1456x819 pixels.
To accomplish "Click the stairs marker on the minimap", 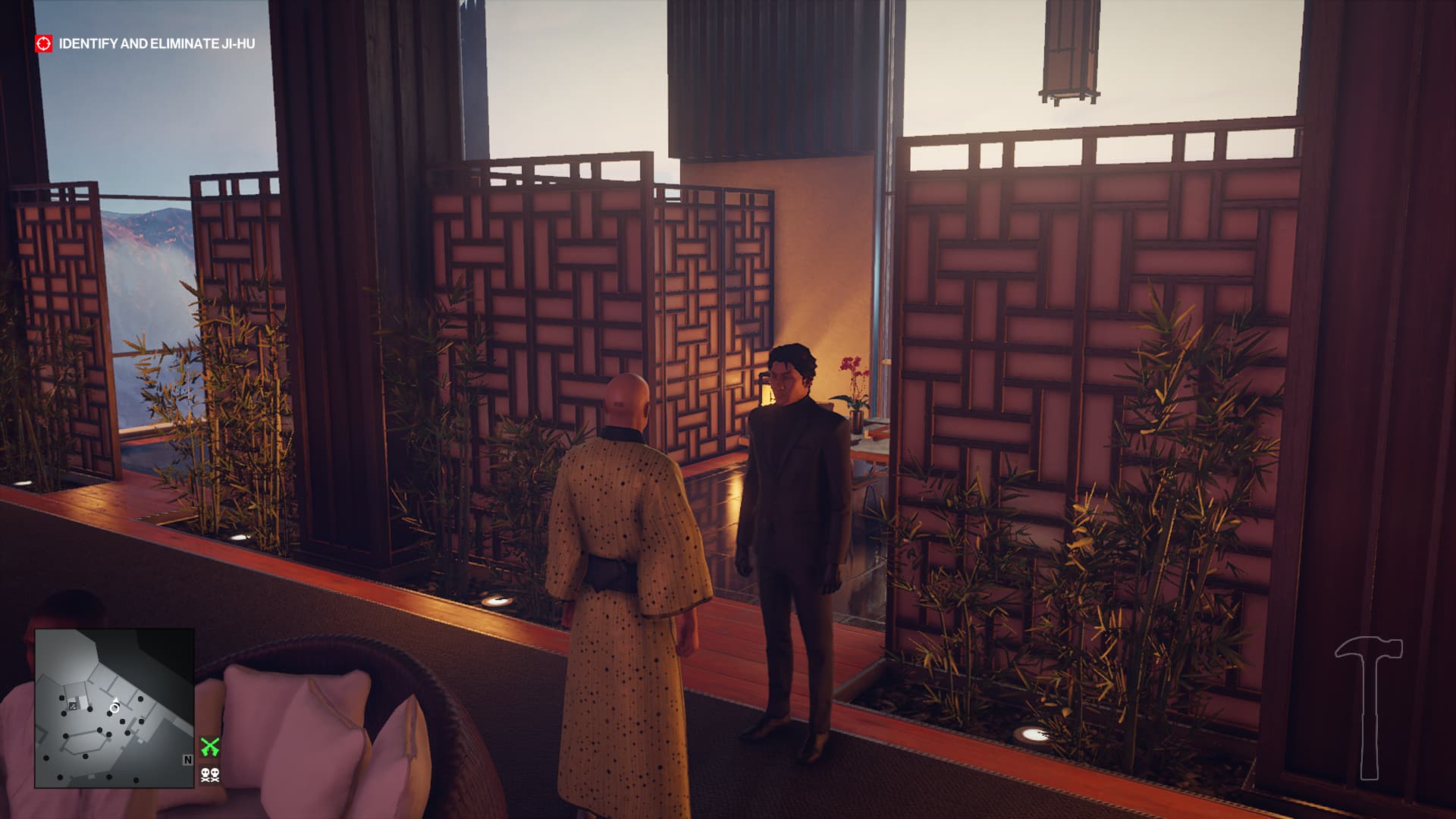I will pyautogui.click(x=73, y=706).
